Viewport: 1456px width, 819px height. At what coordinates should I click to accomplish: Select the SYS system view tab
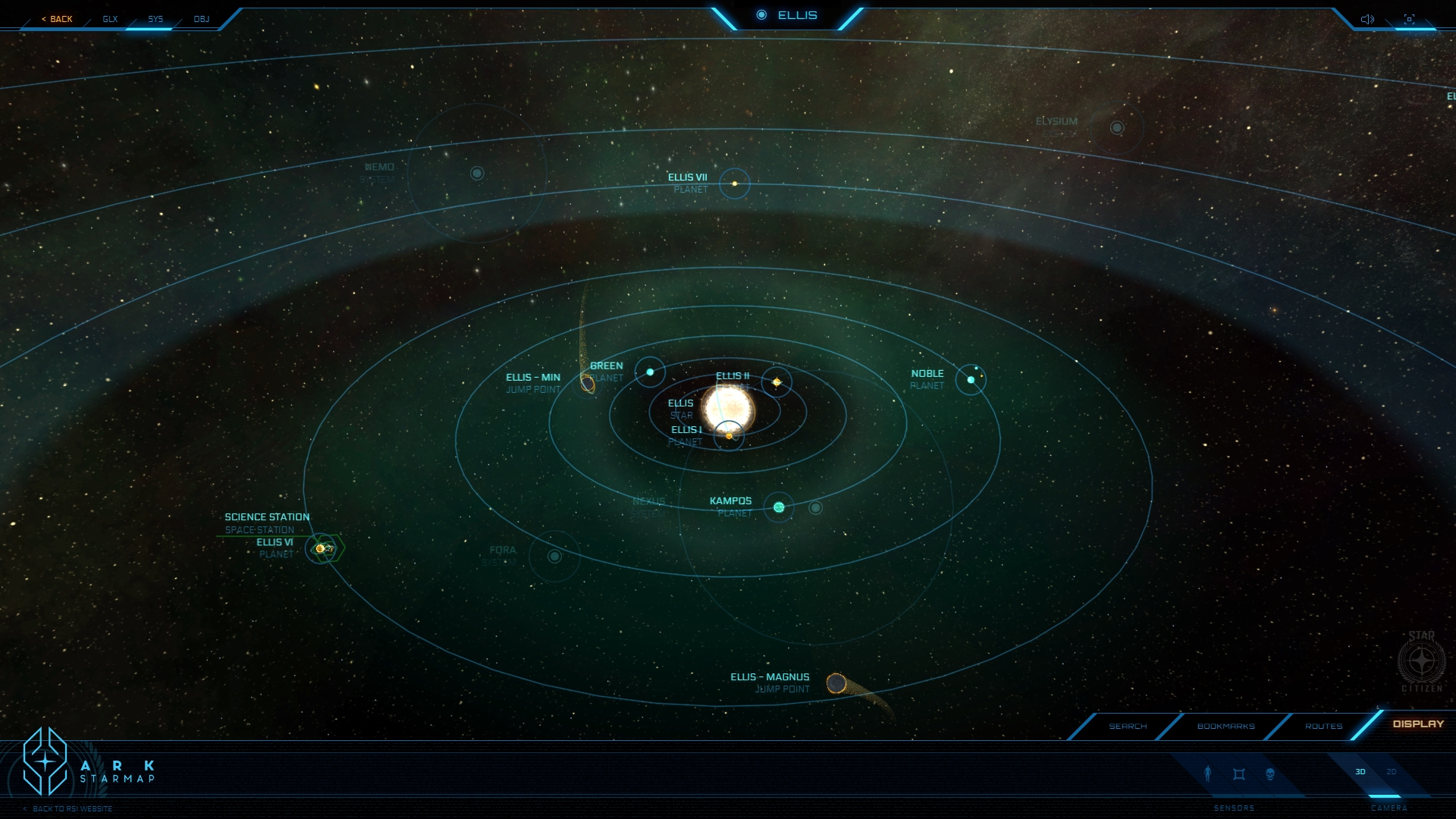click(155, 19)
